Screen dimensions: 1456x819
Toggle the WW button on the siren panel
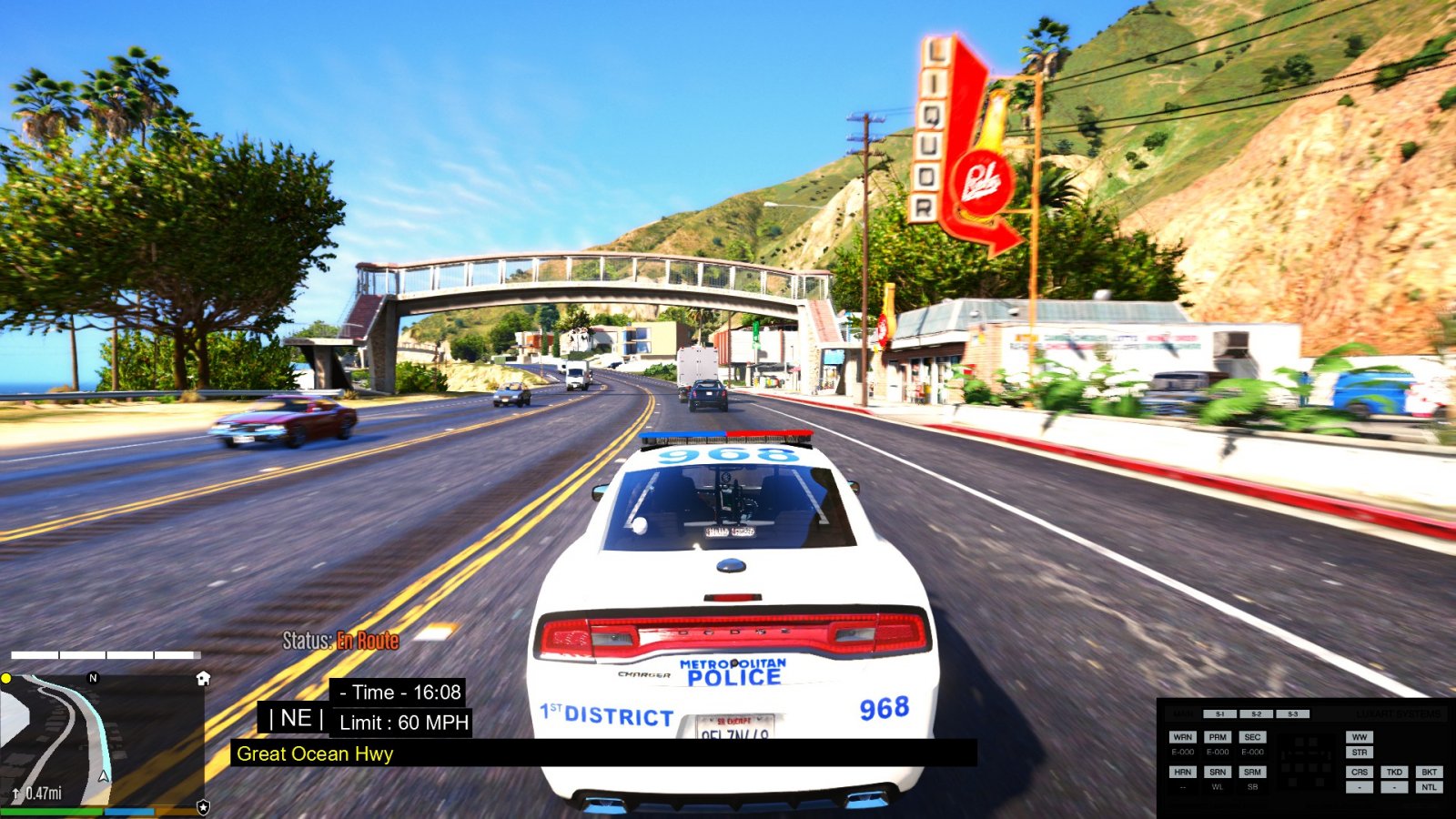pos(1360,737)
